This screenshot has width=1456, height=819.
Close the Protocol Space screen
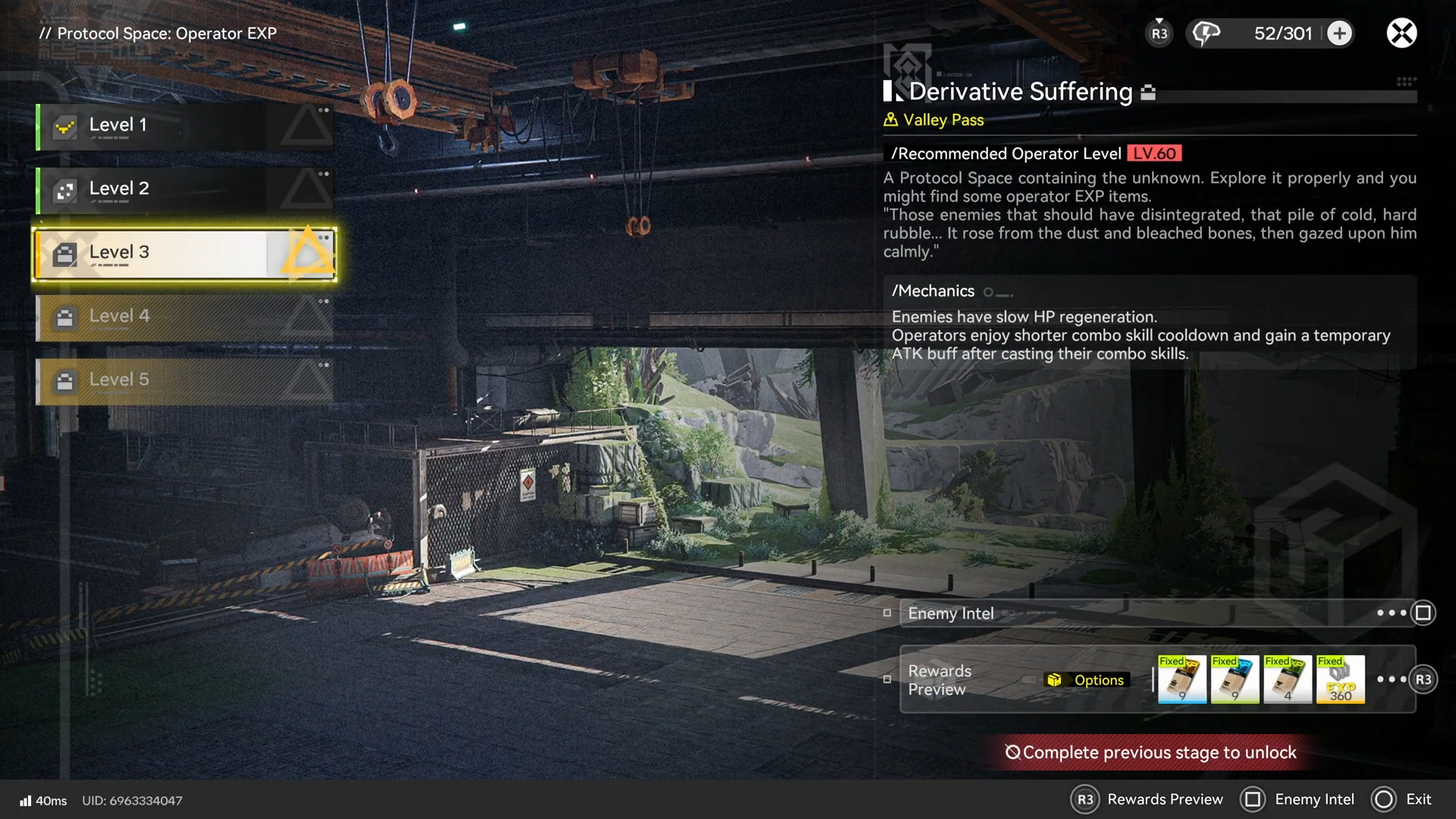pyautogui.click(x=1401, y=33)
